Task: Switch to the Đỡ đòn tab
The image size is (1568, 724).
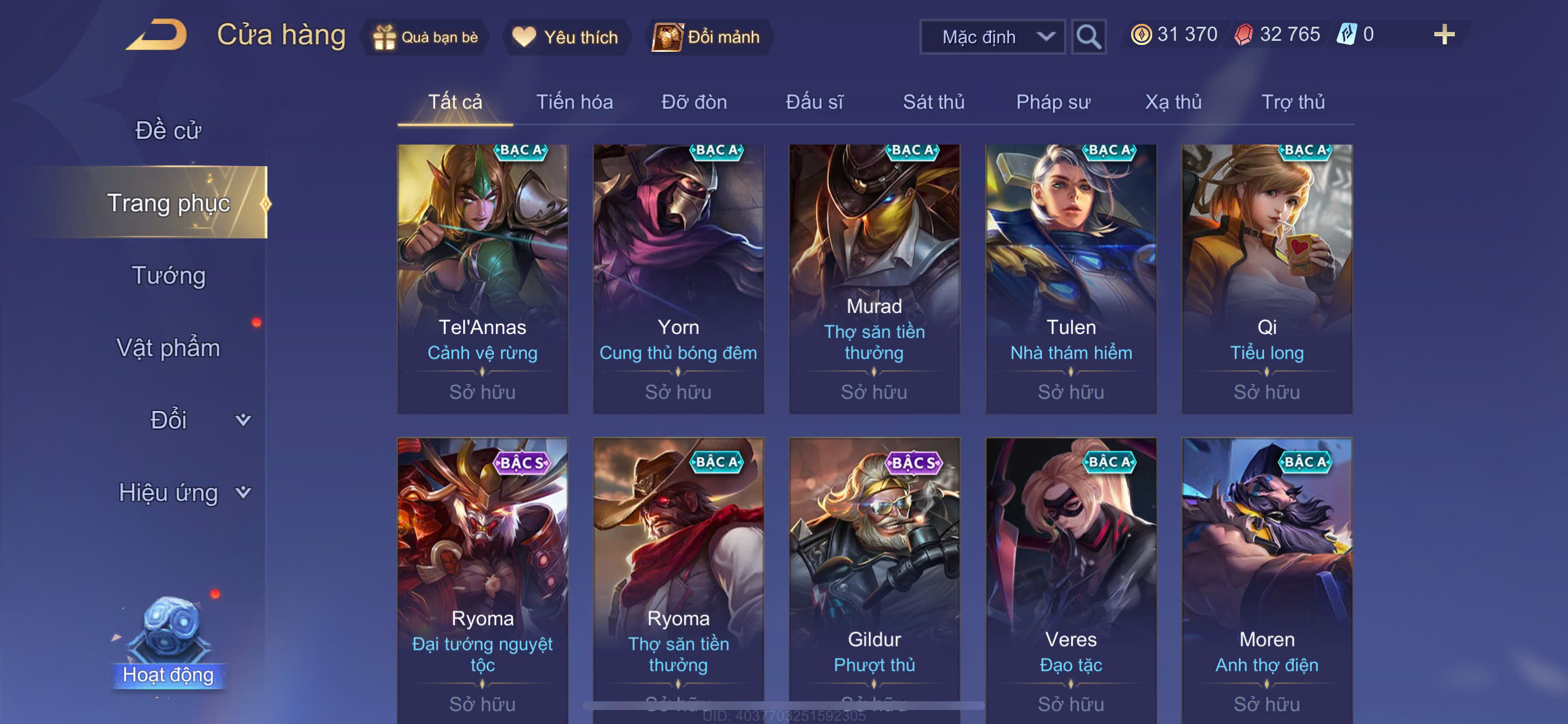Action: tap(694, 101)
